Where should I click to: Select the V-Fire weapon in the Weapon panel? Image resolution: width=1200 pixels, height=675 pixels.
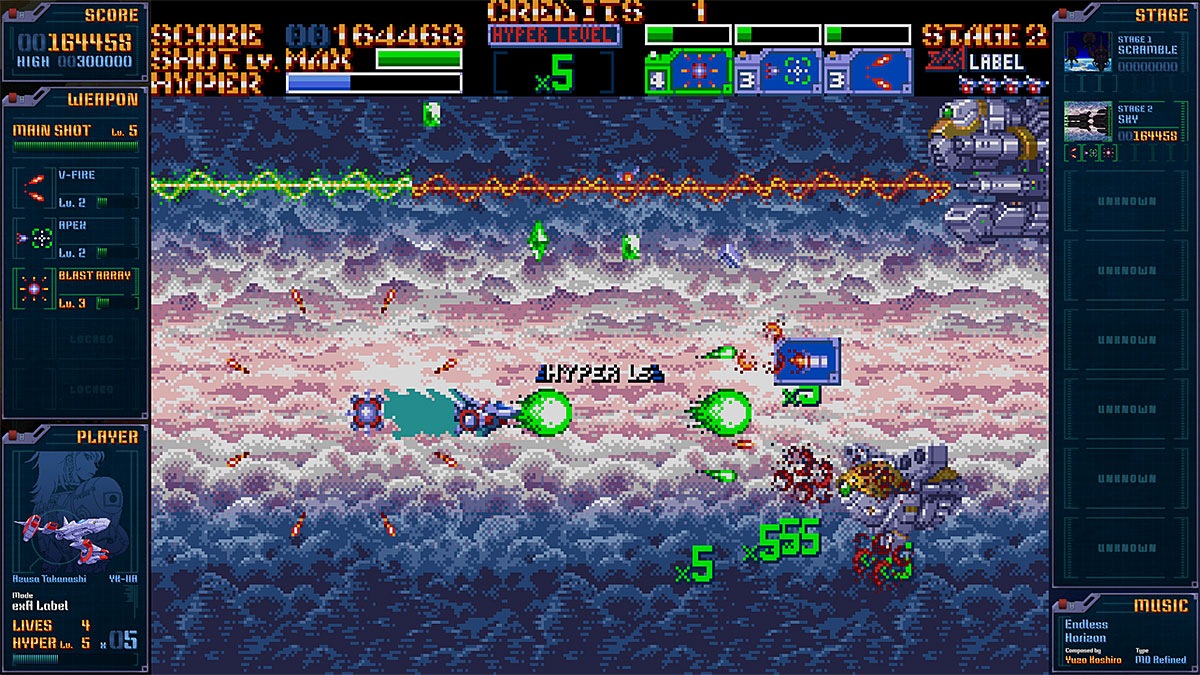tap(76, 188)
